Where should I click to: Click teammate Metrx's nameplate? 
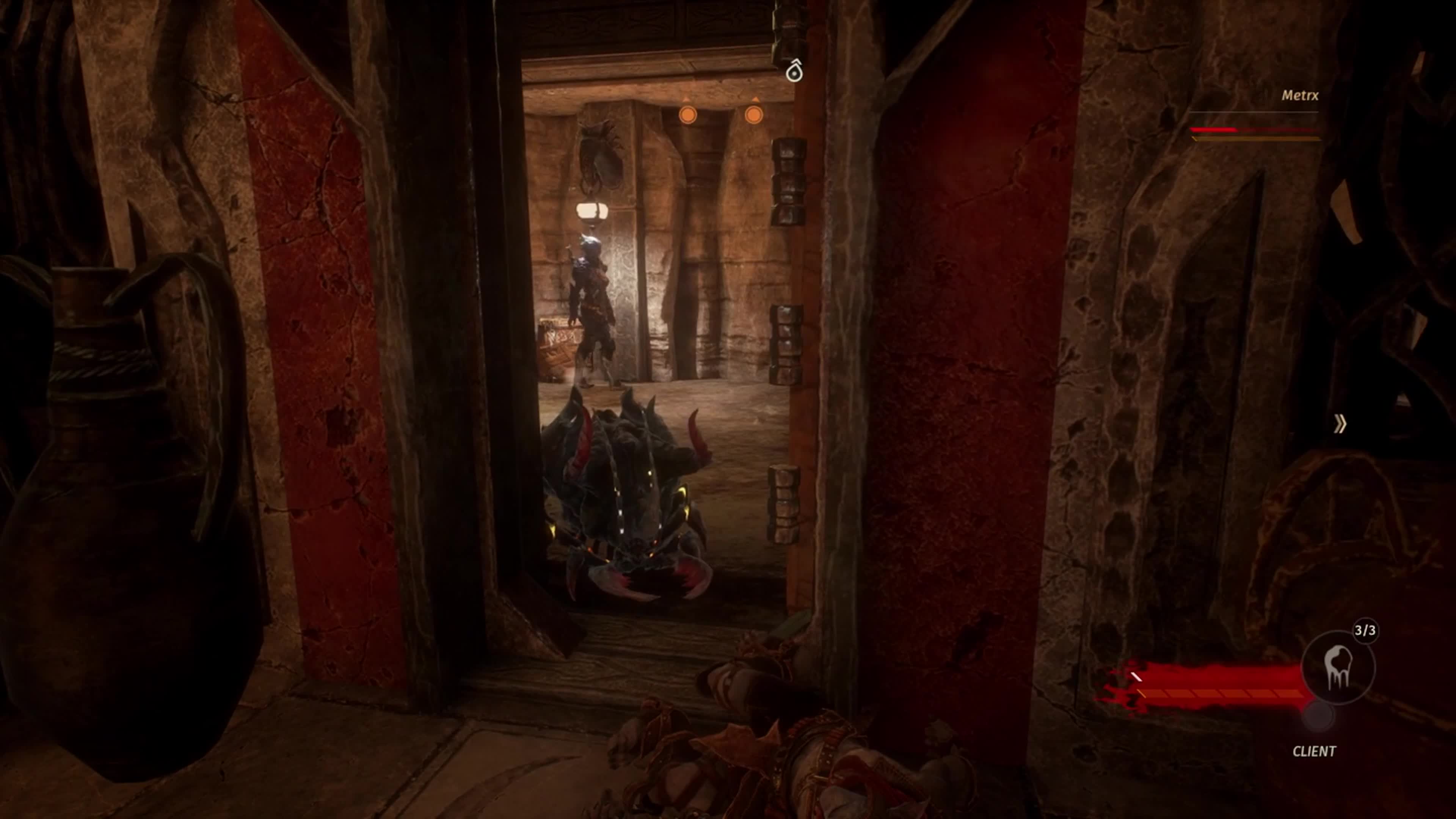tap(1299, 96)
